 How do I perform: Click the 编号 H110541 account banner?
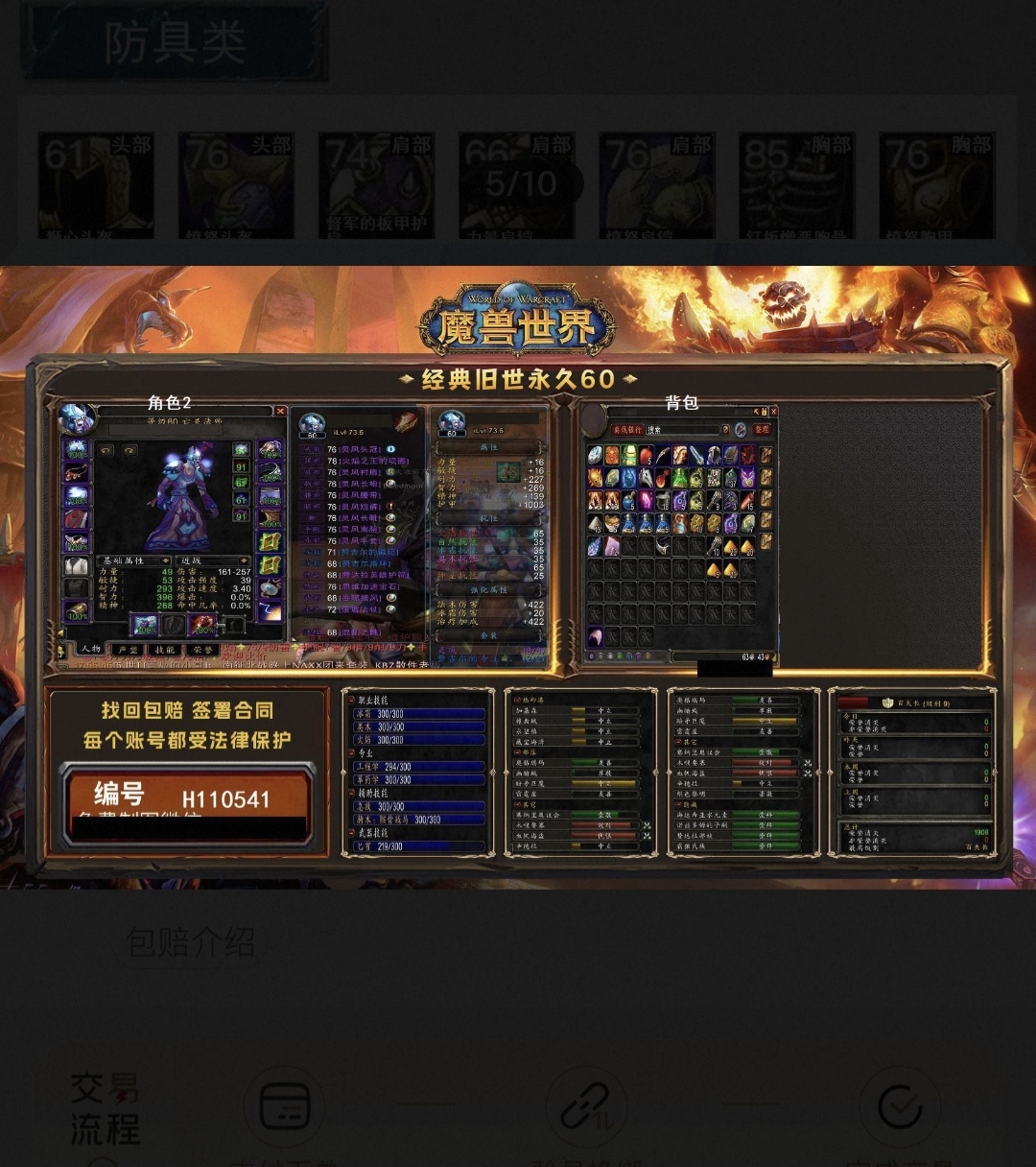(187, 795)
